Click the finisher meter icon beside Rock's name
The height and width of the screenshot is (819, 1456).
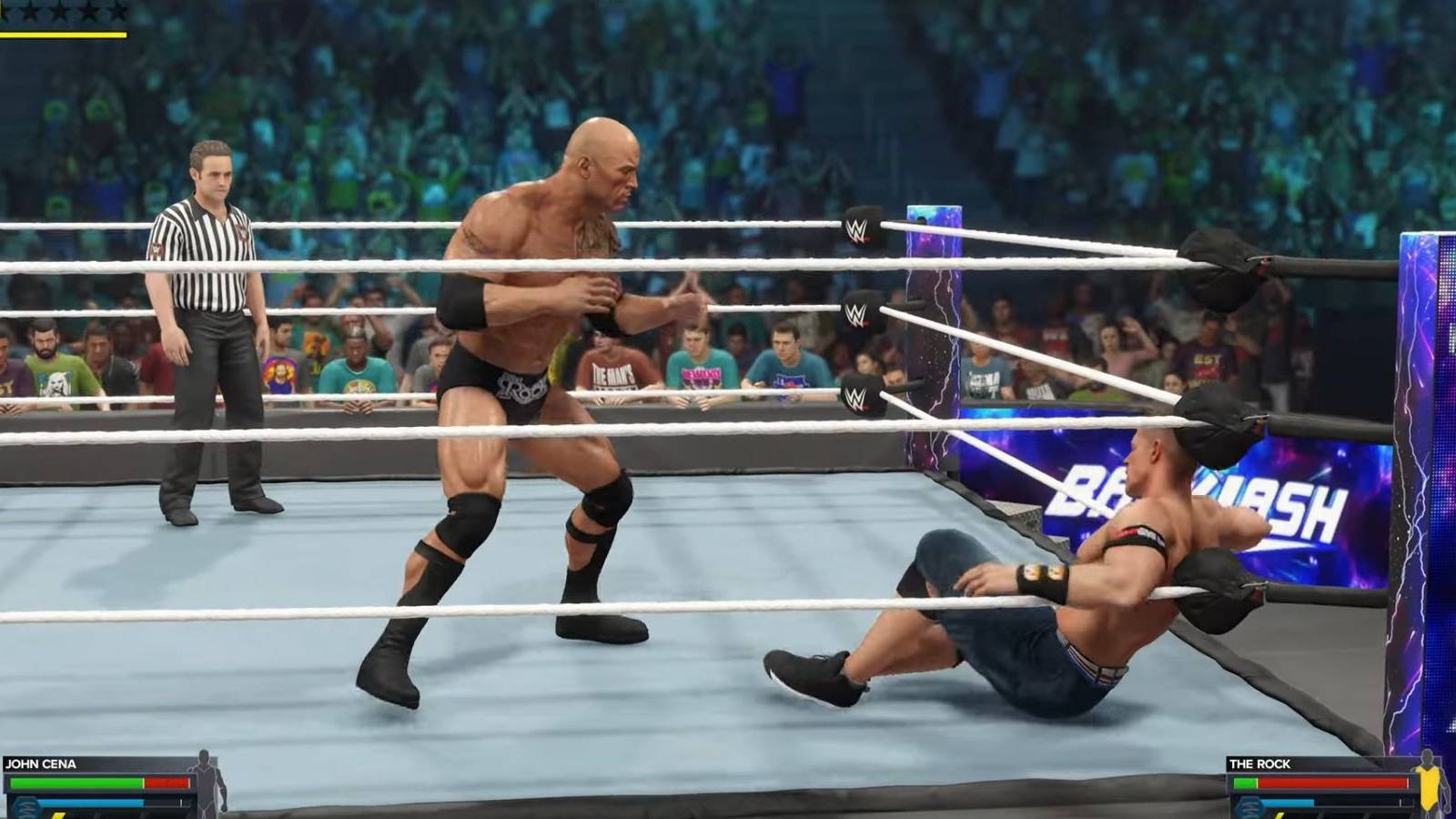pyautogui.click(x=1280, y=815)
